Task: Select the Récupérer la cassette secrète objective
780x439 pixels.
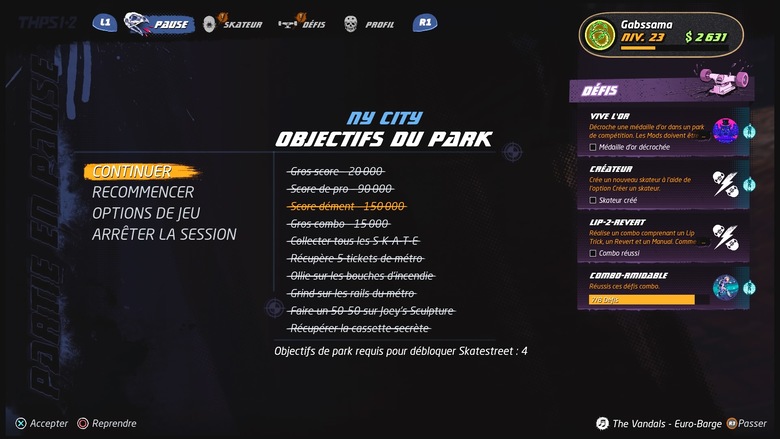Action: click(x=359, y=327)
